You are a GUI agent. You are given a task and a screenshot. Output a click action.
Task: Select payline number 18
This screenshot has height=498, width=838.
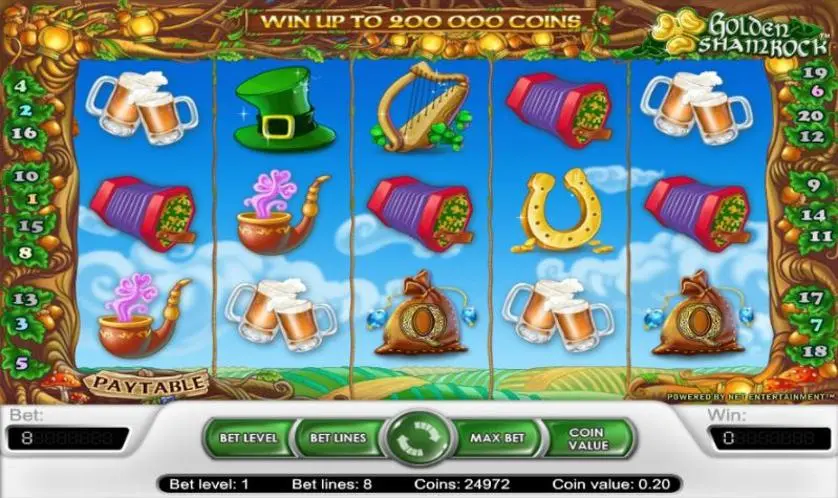[813, 352]
